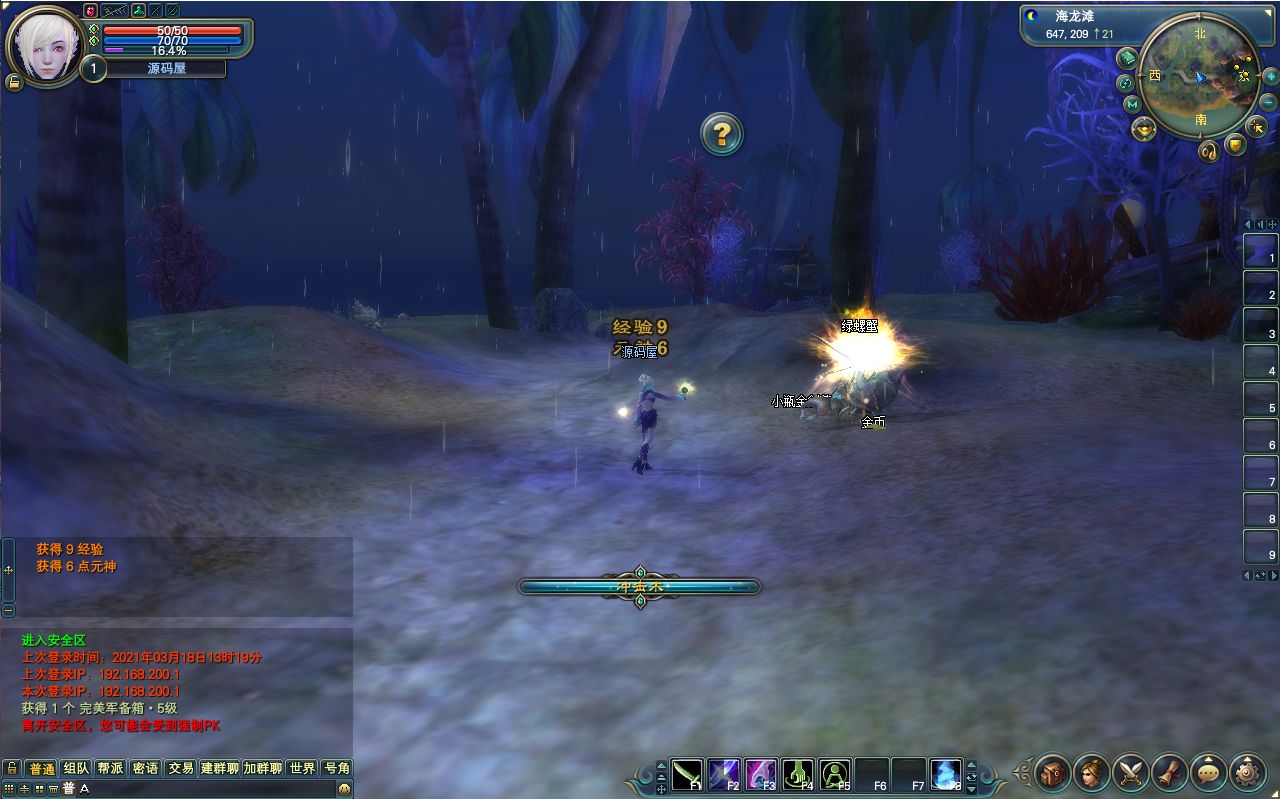Zoom in the minimap with the plus button
The image size is (1280, 799).
point(1270,76)
